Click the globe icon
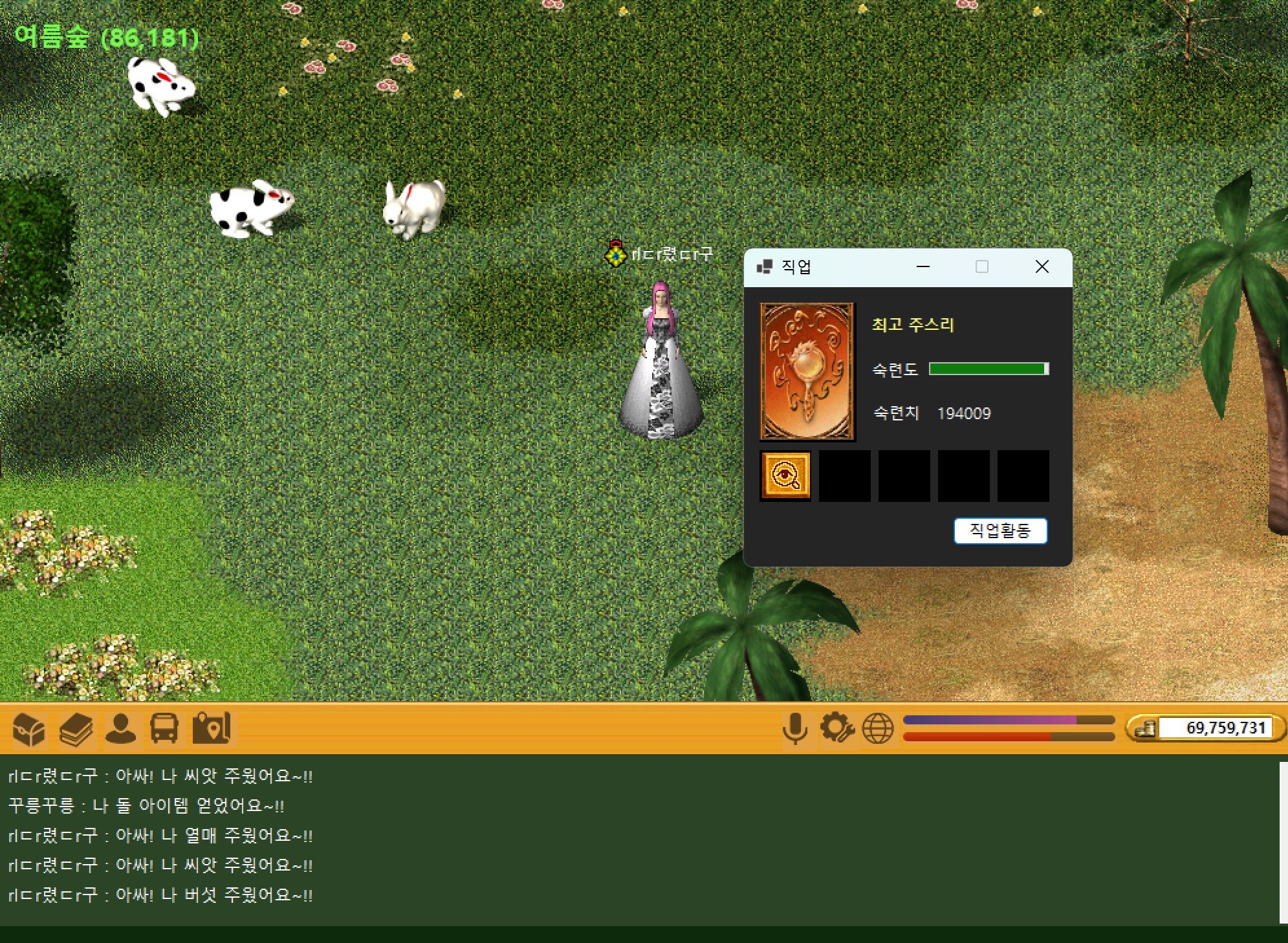The height and width of the screenshot is (943, 1288). (878, 729)
